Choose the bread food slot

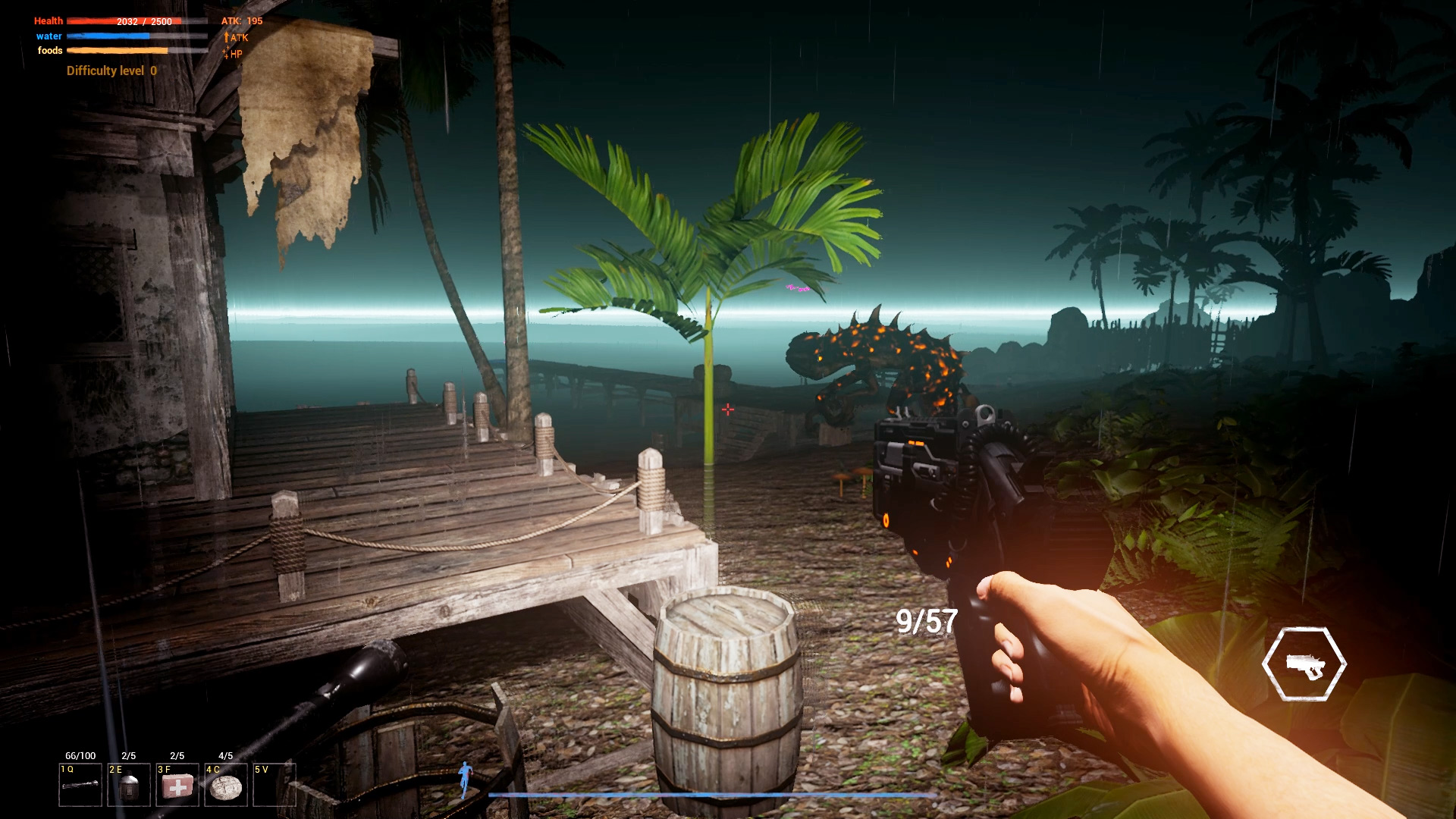point(225,785)
